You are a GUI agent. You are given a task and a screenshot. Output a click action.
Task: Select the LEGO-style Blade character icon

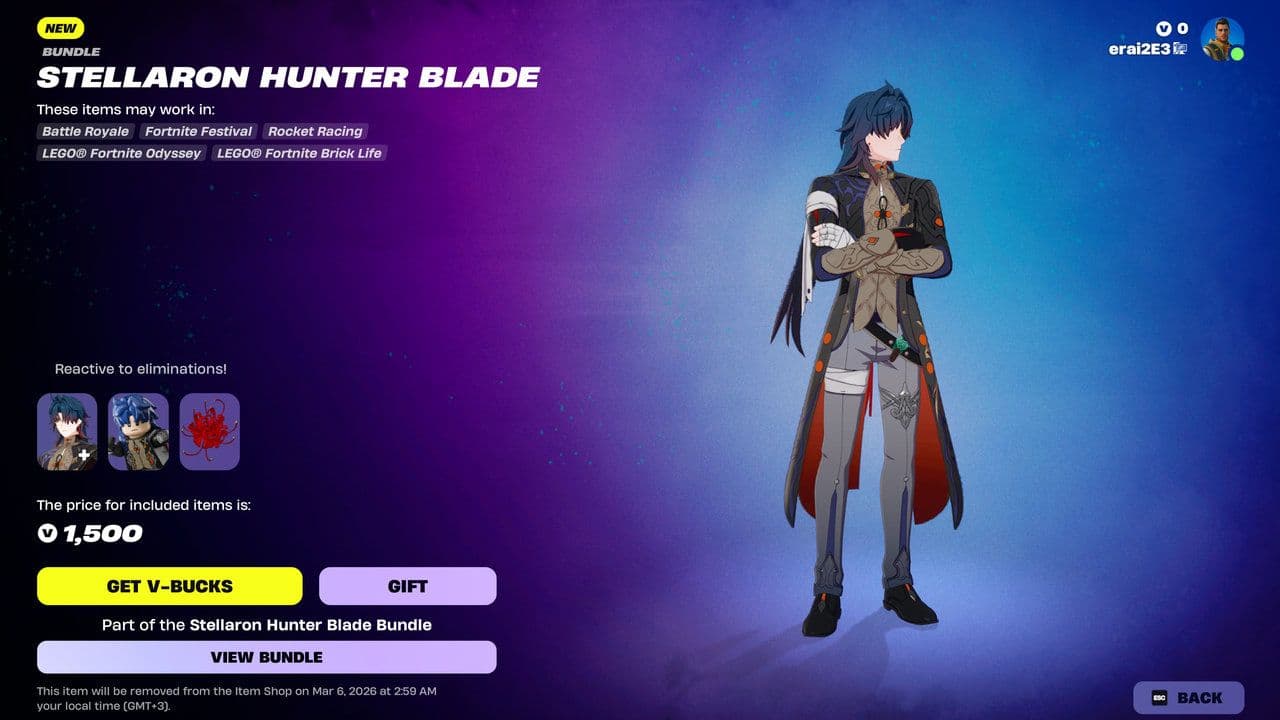pyautogui.click(x=139, y=431)
